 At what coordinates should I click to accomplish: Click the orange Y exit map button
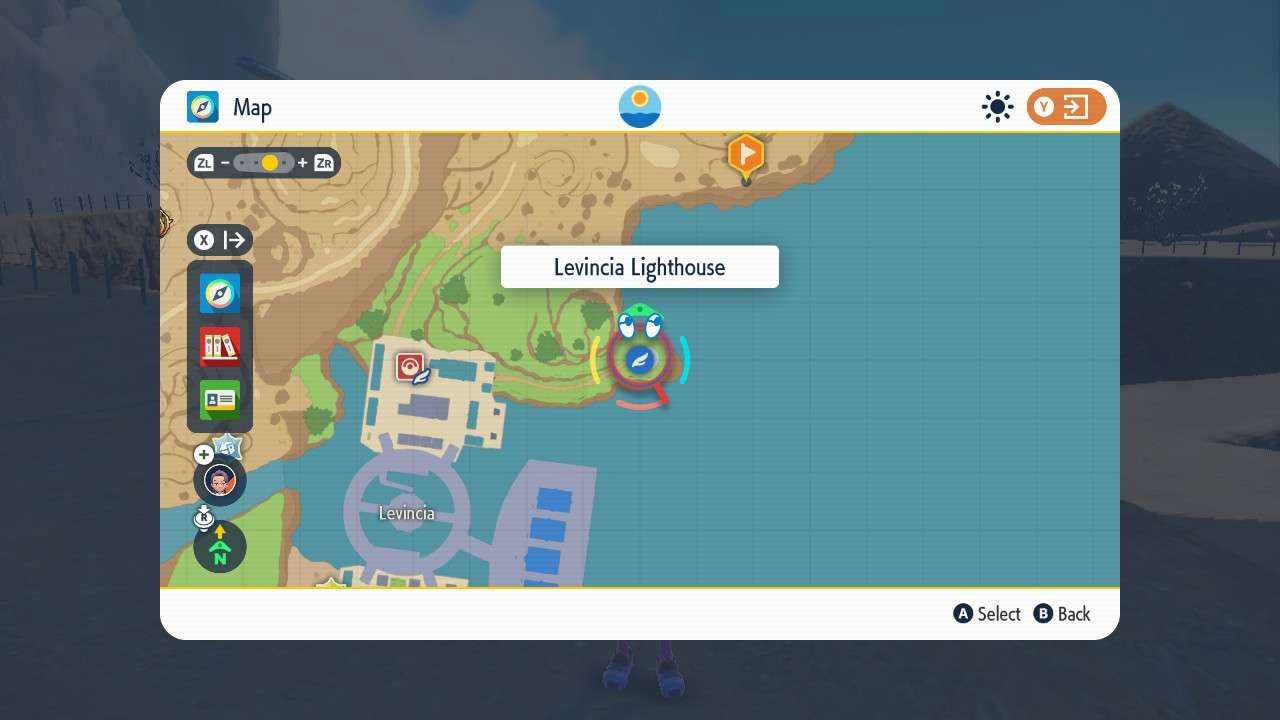click(1065, 106)
